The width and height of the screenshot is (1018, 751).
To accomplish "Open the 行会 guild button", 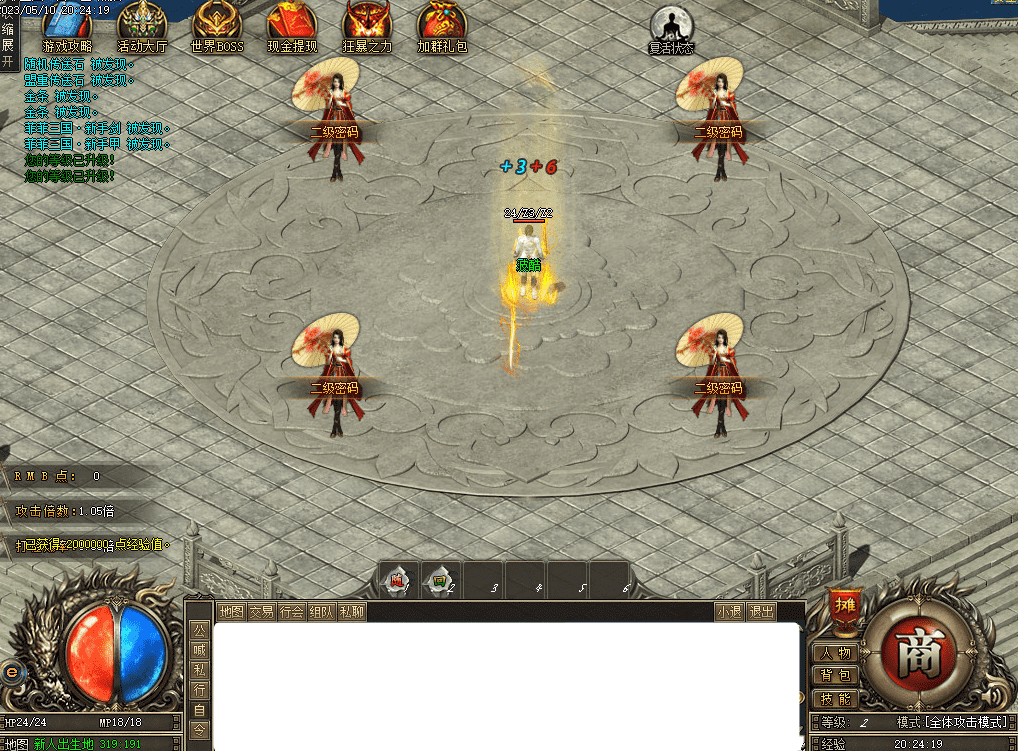I will tap(291, 611).
